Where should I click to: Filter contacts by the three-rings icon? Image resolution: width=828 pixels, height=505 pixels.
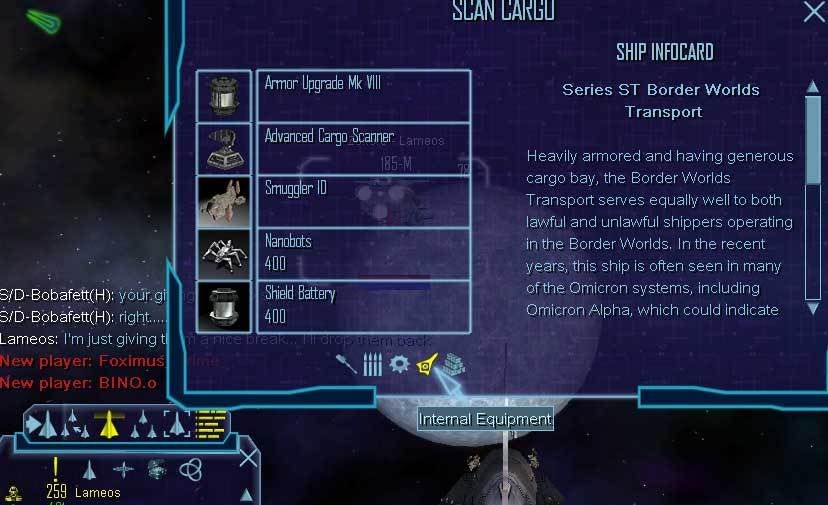click(190, 468)
